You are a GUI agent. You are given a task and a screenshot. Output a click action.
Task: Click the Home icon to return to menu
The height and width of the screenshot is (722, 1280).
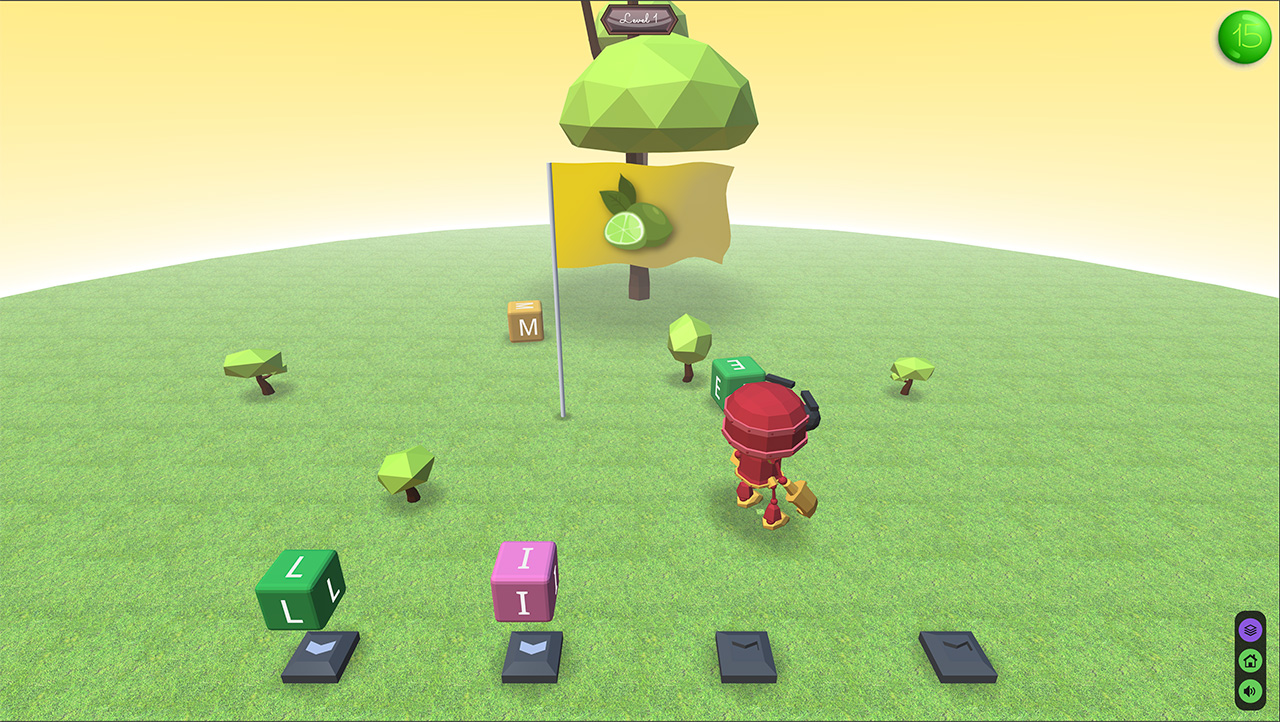click(x=1249, y=660)
